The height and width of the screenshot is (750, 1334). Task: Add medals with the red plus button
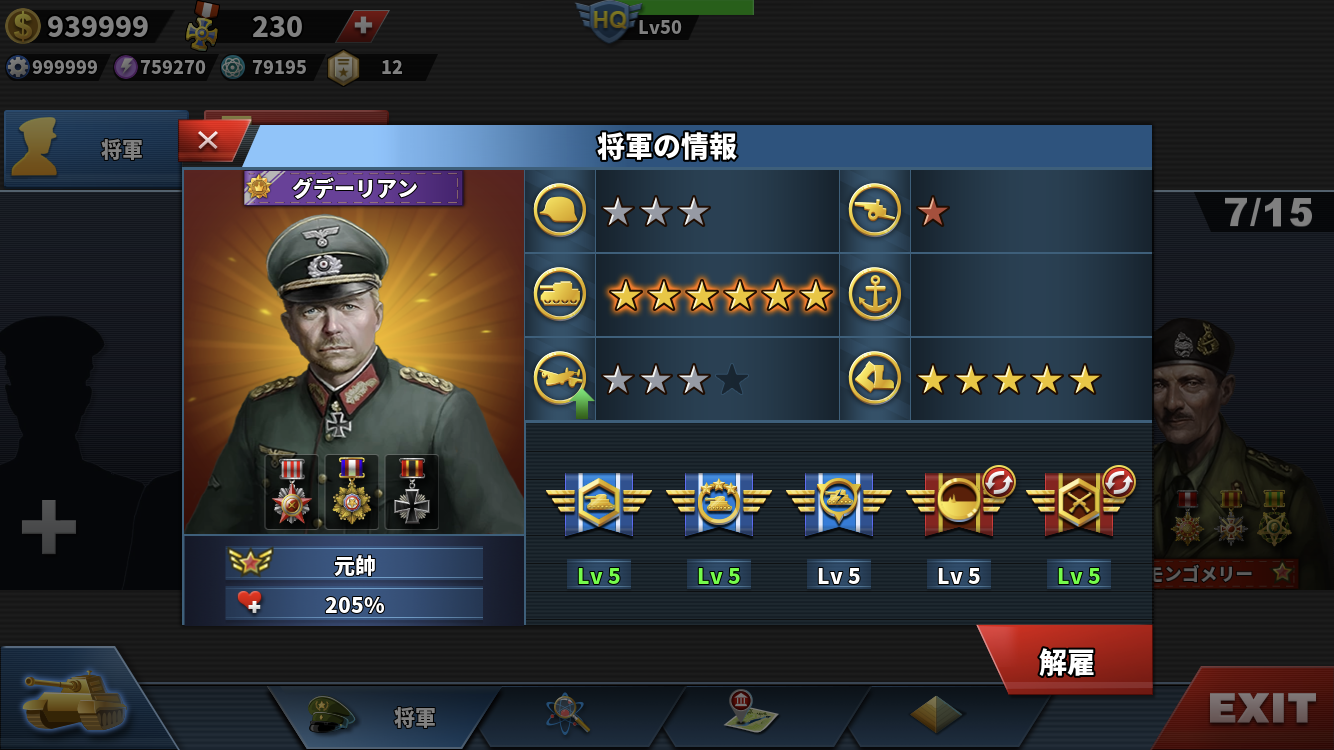(364, 26)
